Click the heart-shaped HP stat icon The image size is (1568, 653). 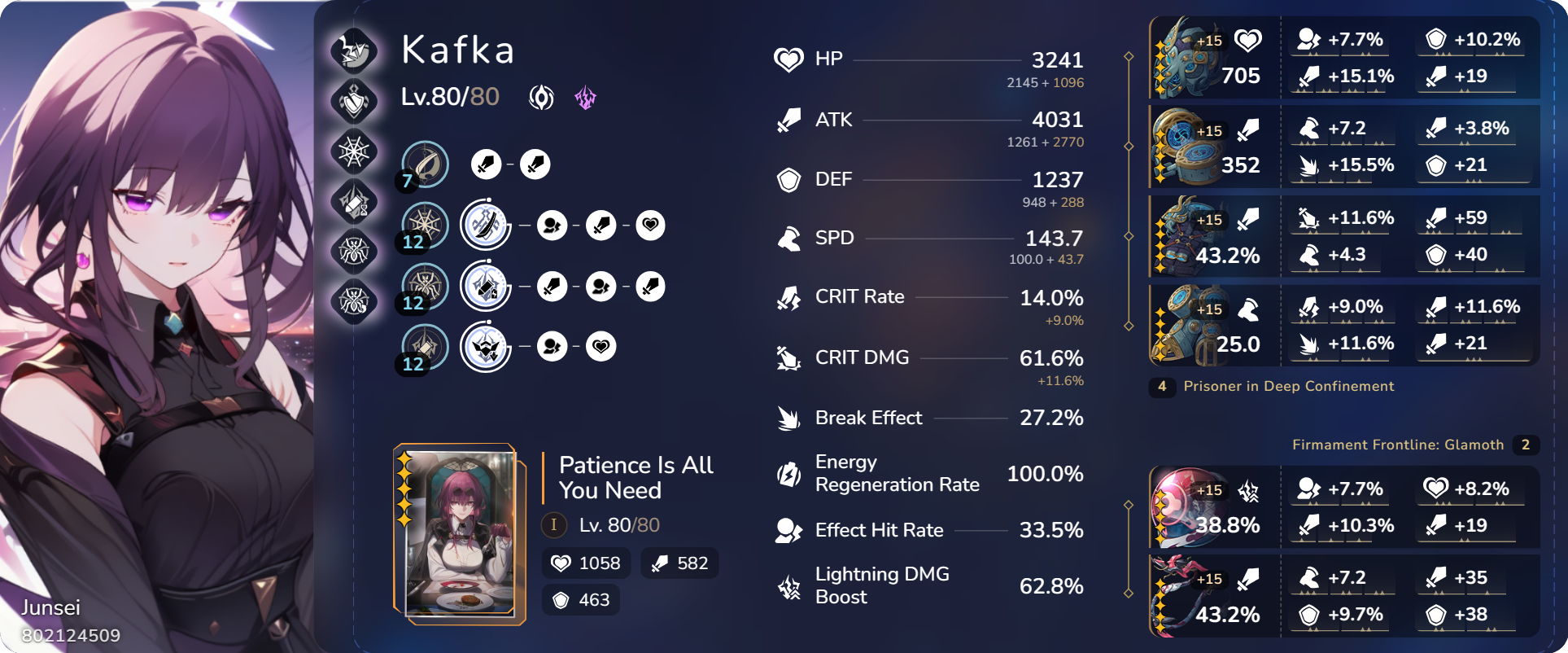[788, 58]
